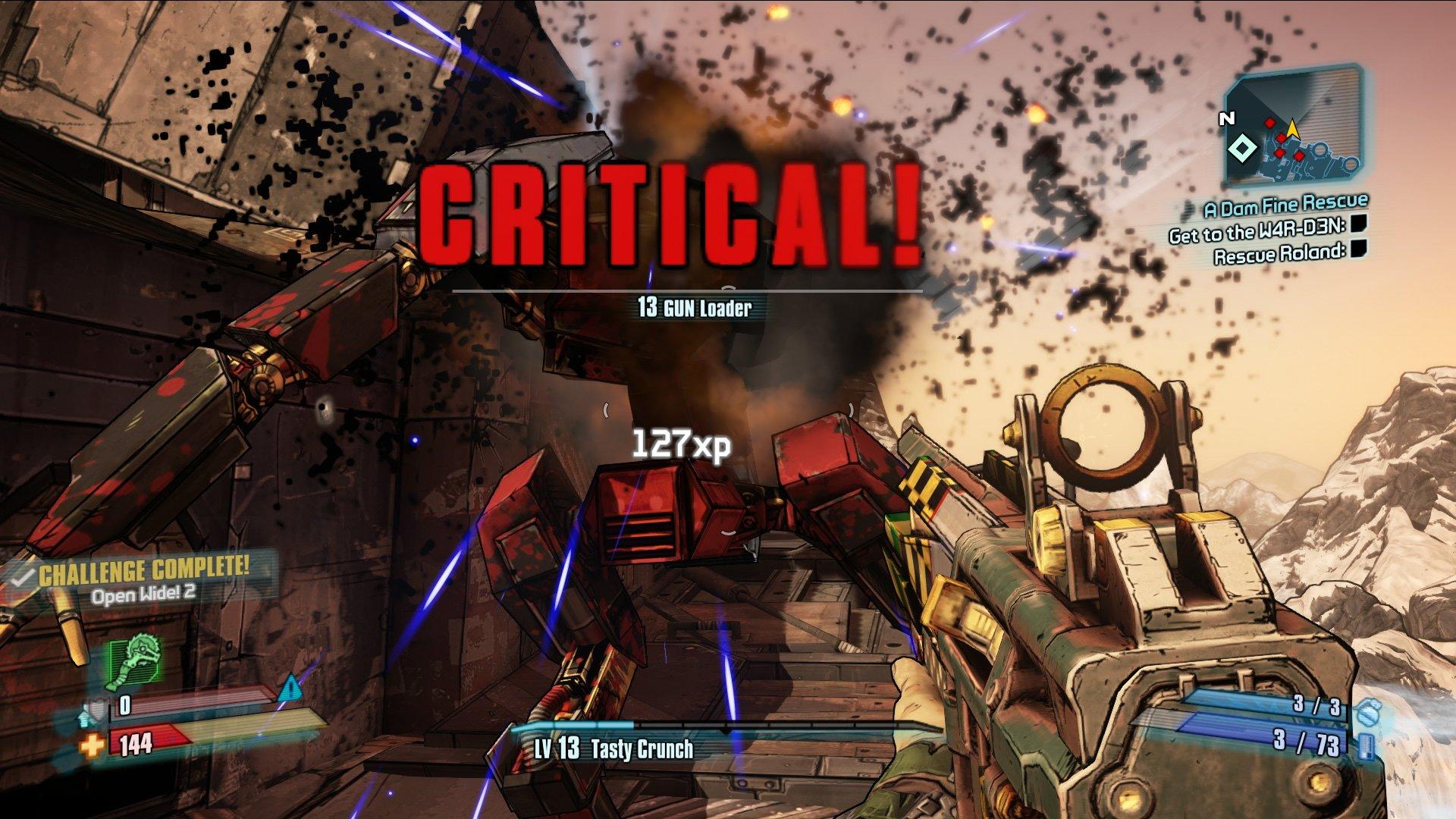Click the yellow player arrow on the minimap
This screenshot has width=1456, height=819.
(x=1293, y=129)
